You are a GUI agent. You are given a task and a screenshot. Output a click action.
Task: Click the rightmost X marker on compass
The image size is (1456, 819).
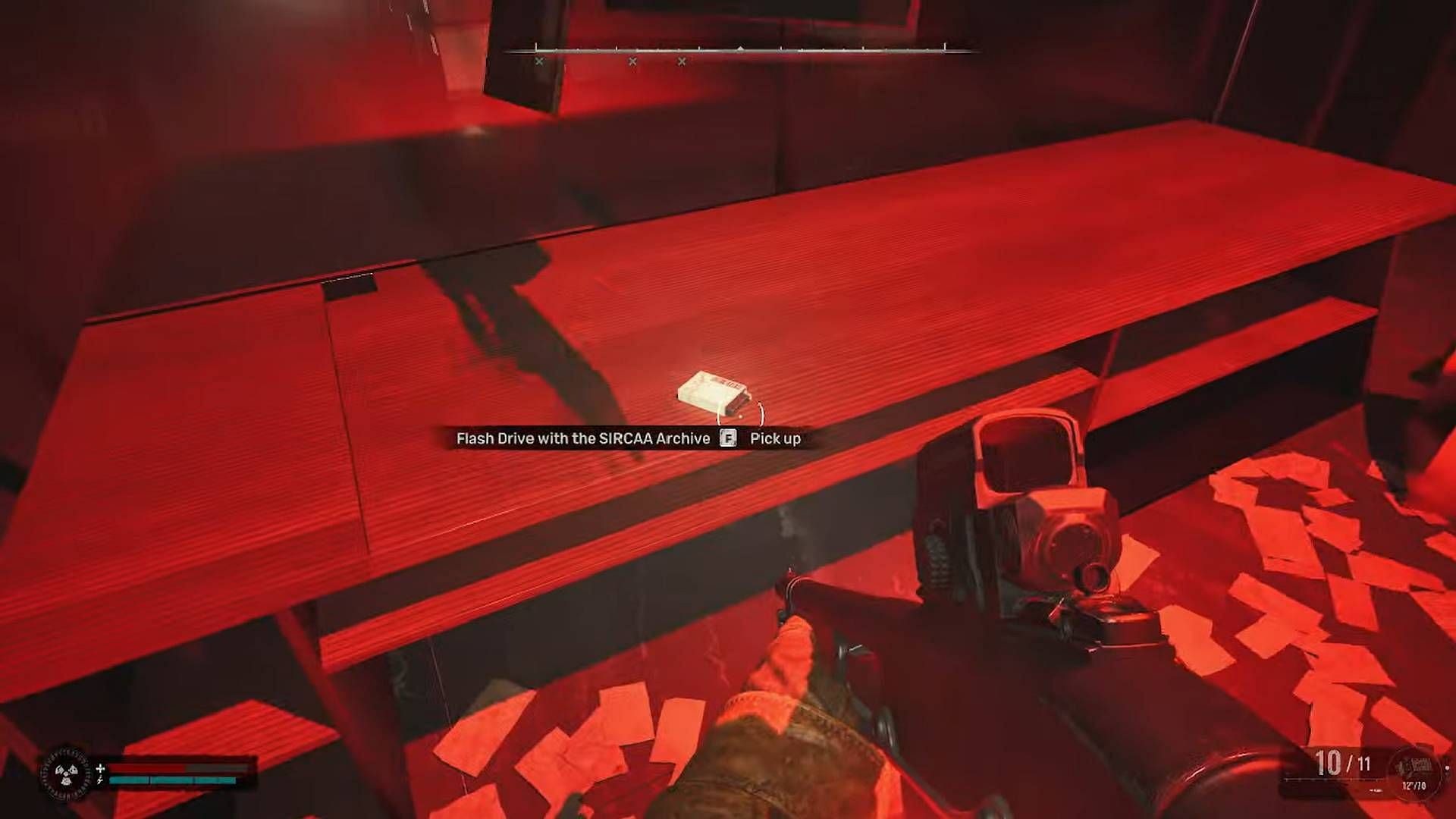tap(681, 61)
